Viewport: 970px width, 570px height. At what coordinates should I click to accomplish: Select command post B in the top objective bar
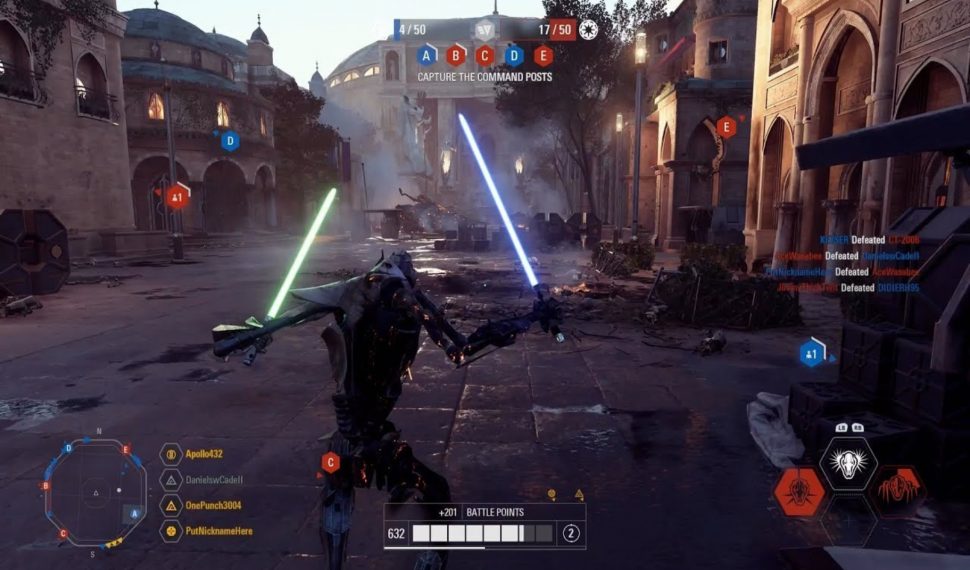[x=456, y=55]
